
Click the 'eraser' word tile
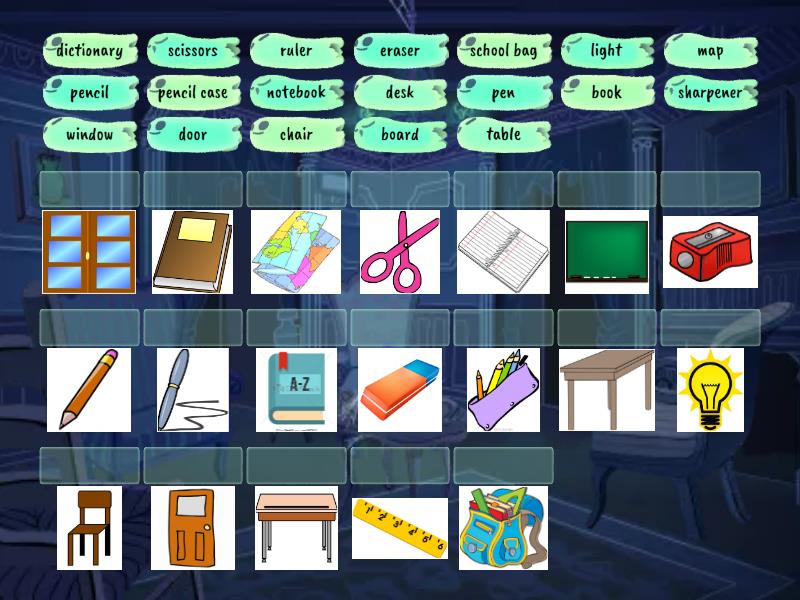tap(400, 50)
